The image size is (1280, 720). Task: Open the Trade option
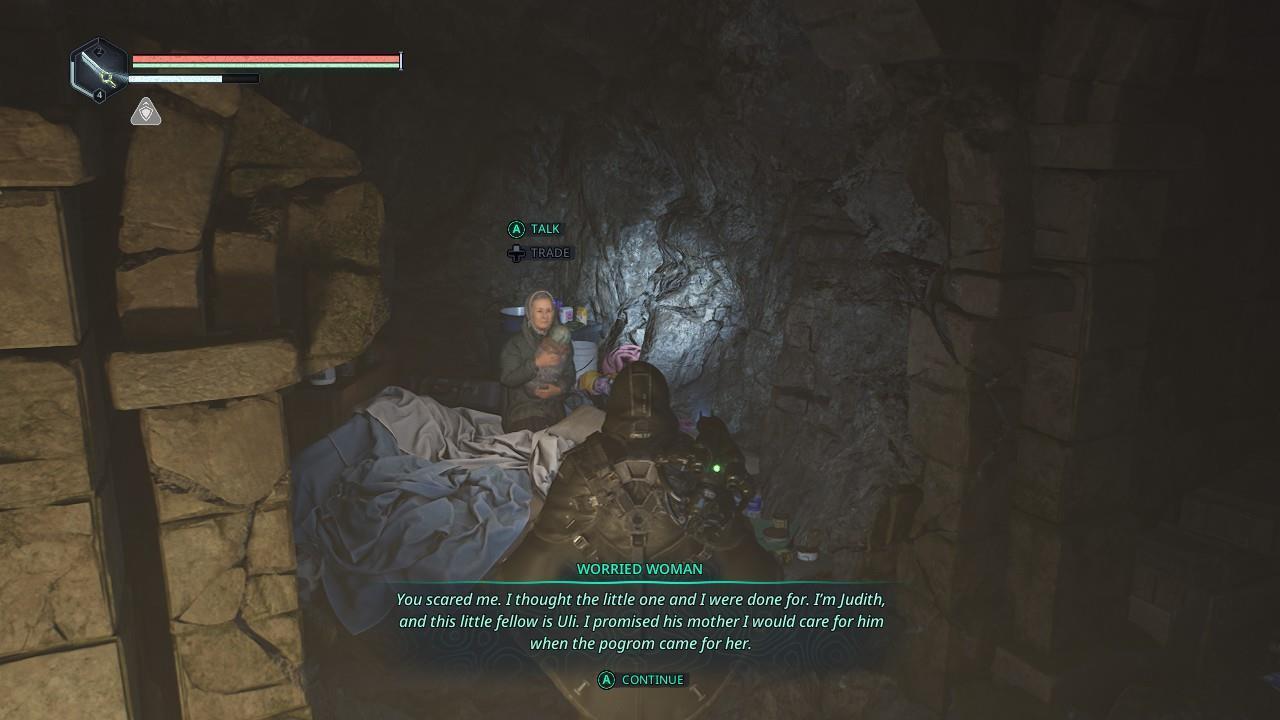coord(539,253)
